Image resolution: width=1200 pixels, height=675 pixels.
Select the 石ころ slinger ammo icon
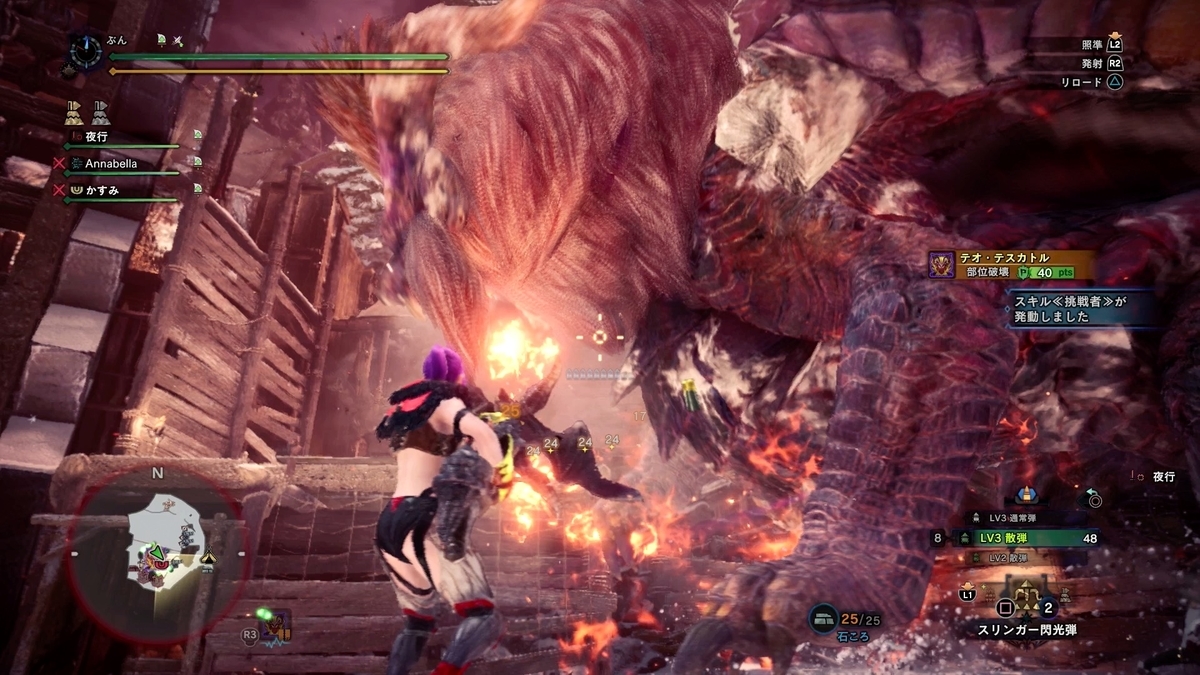click(825, 618)
